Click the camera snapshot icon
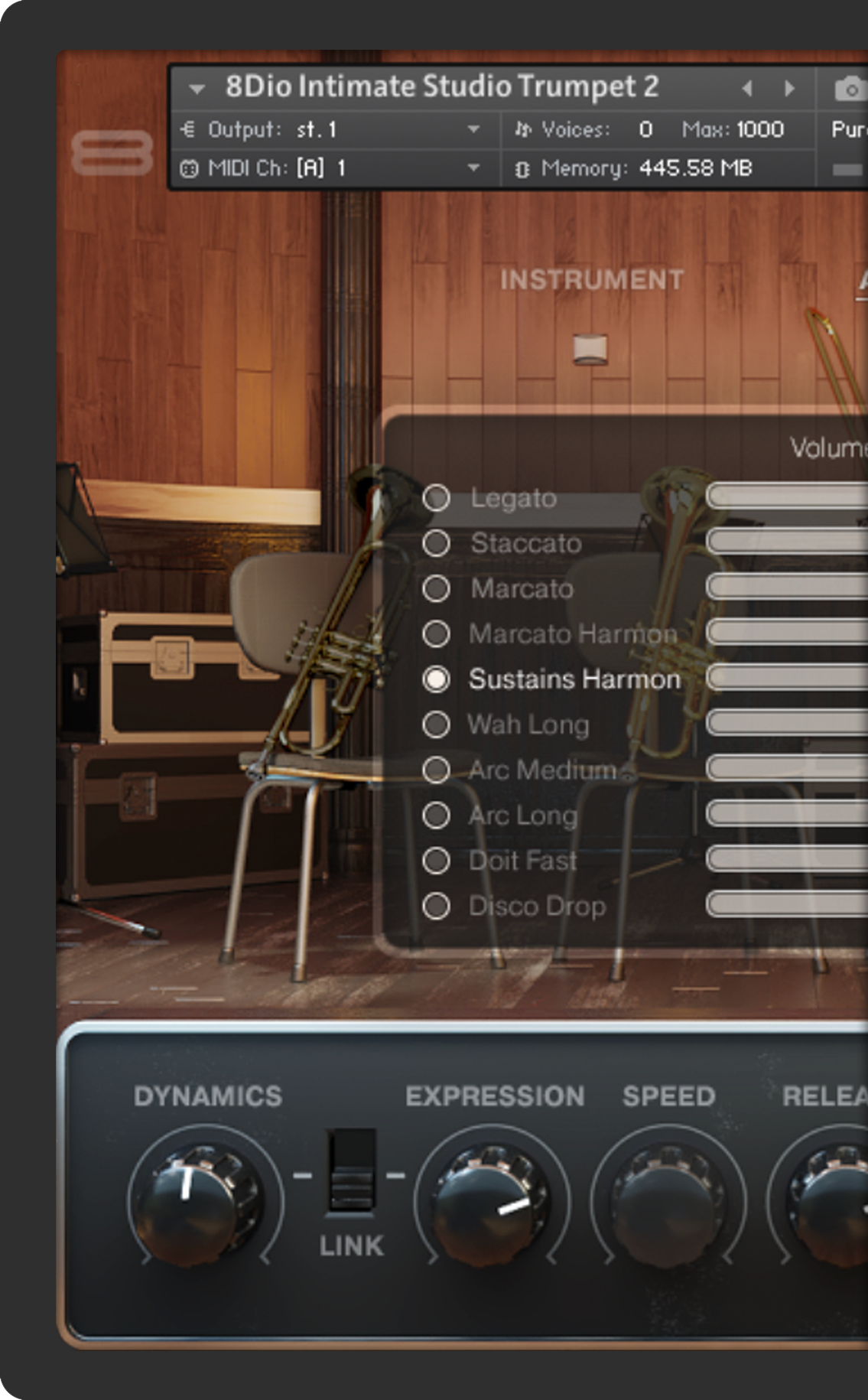 click(x=849, y=90)
